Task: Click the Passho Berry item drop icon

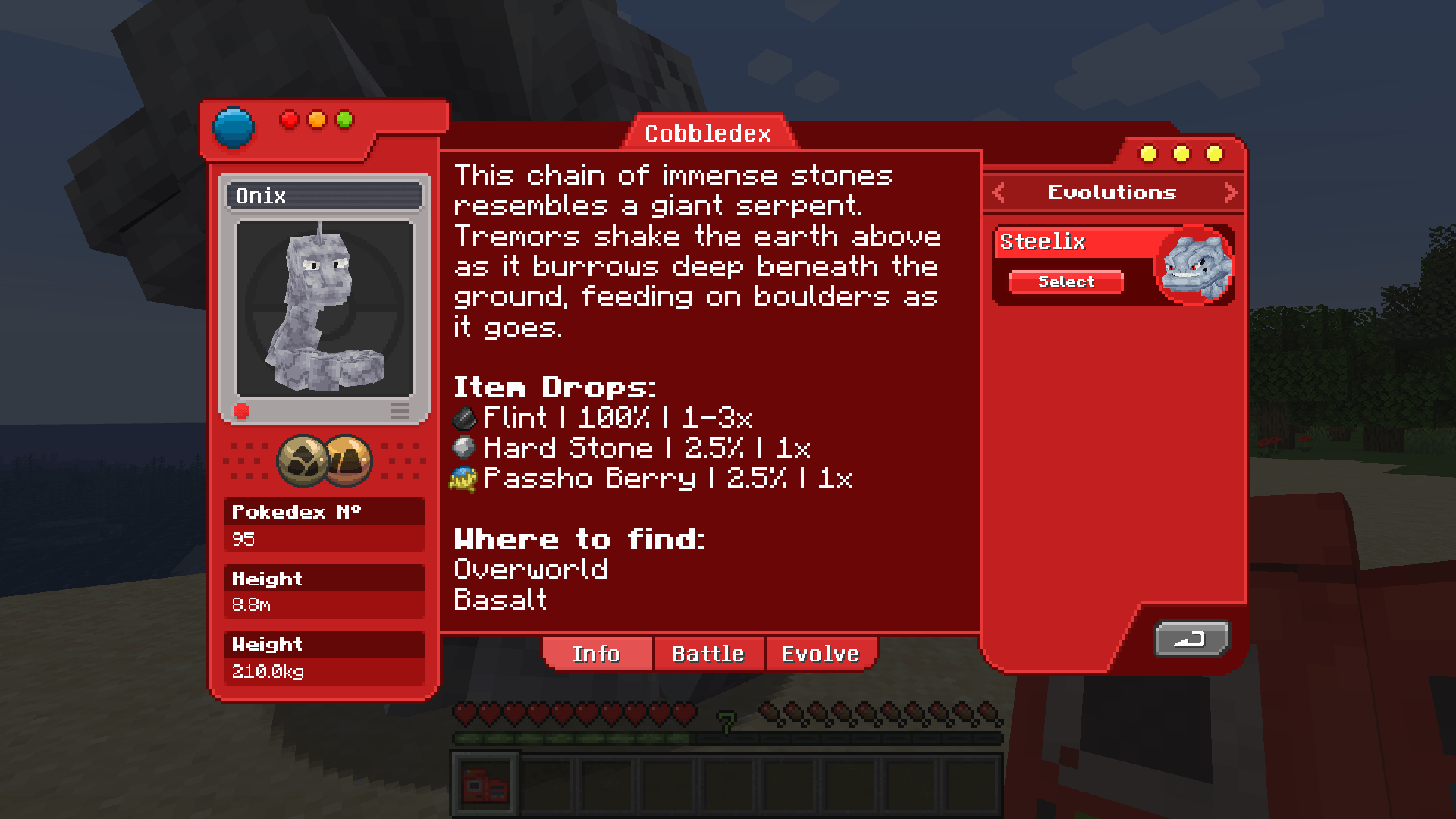Action: (x=463, y=479)
